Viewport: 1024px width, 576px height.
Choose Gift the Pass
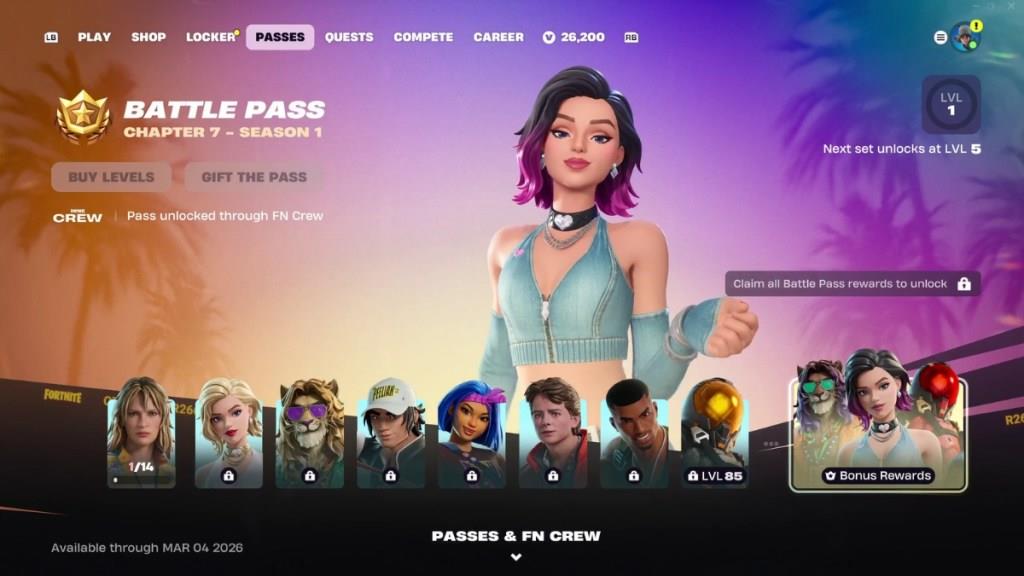(x=254, y=177)
